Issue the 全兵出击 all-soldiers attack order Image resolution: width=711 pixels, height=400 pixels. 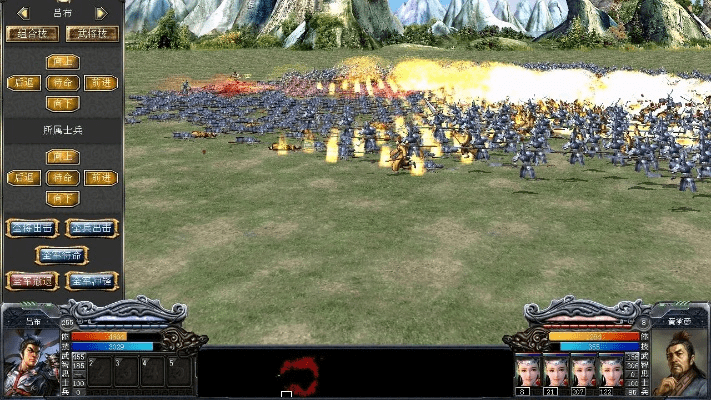point(92,228)
